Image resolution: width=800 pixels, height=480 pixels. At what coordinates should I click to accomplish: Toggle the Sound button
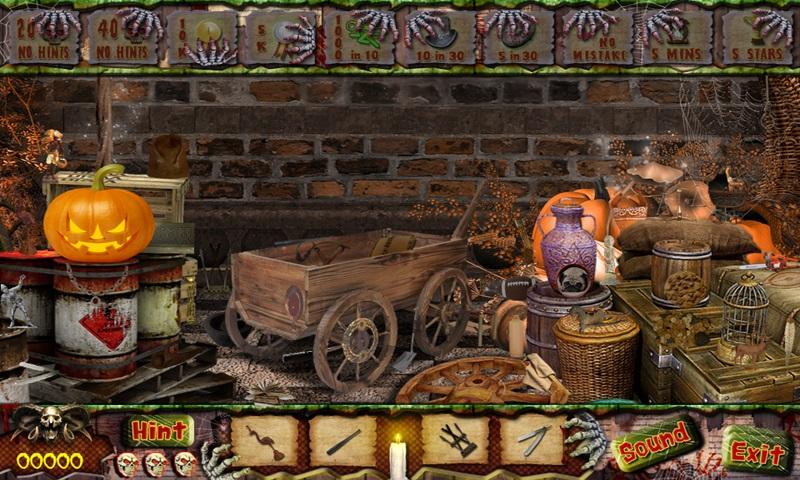[x=655, y=445]
